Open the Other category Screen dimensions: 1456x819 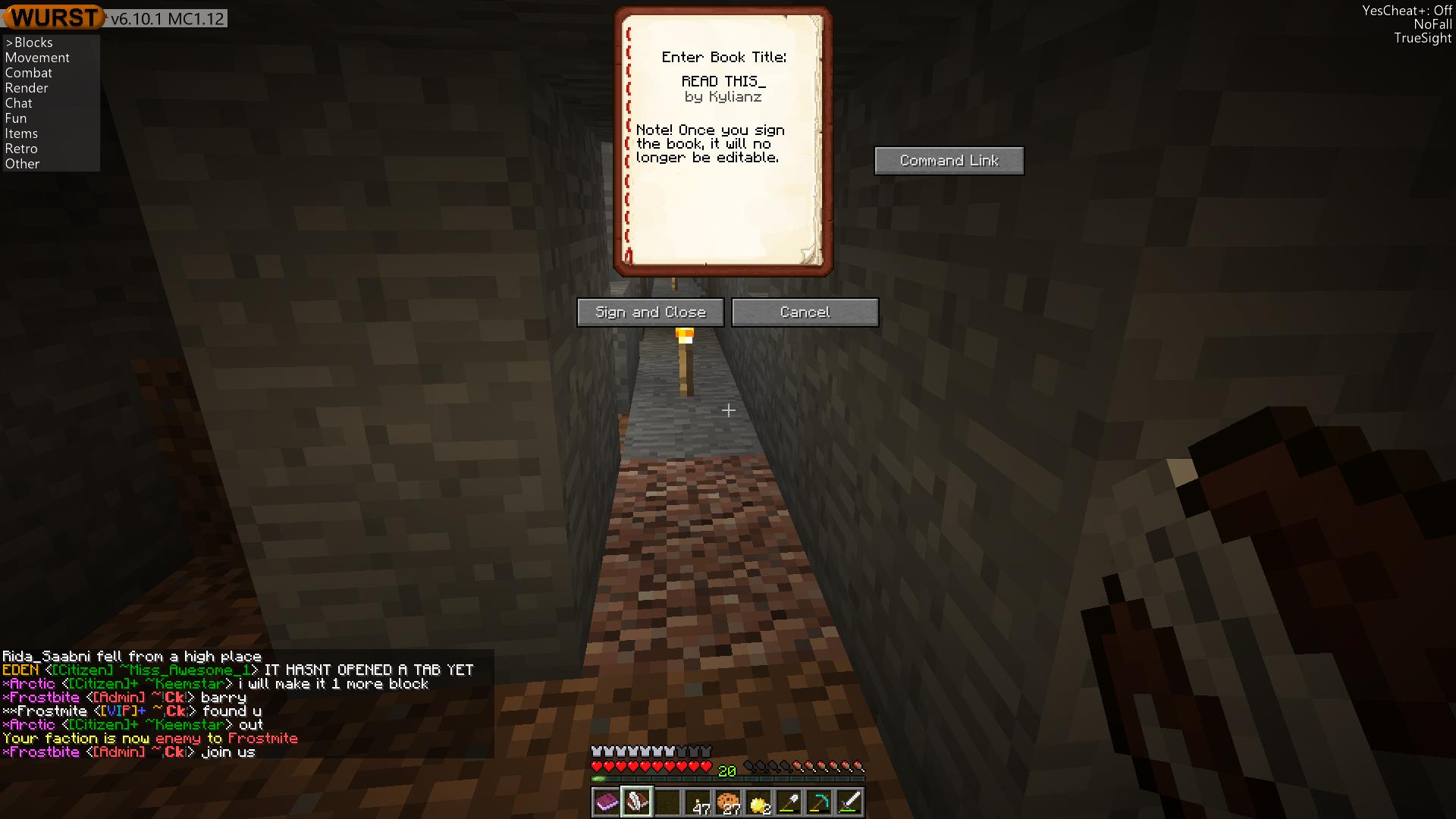(x=23, y=164)
